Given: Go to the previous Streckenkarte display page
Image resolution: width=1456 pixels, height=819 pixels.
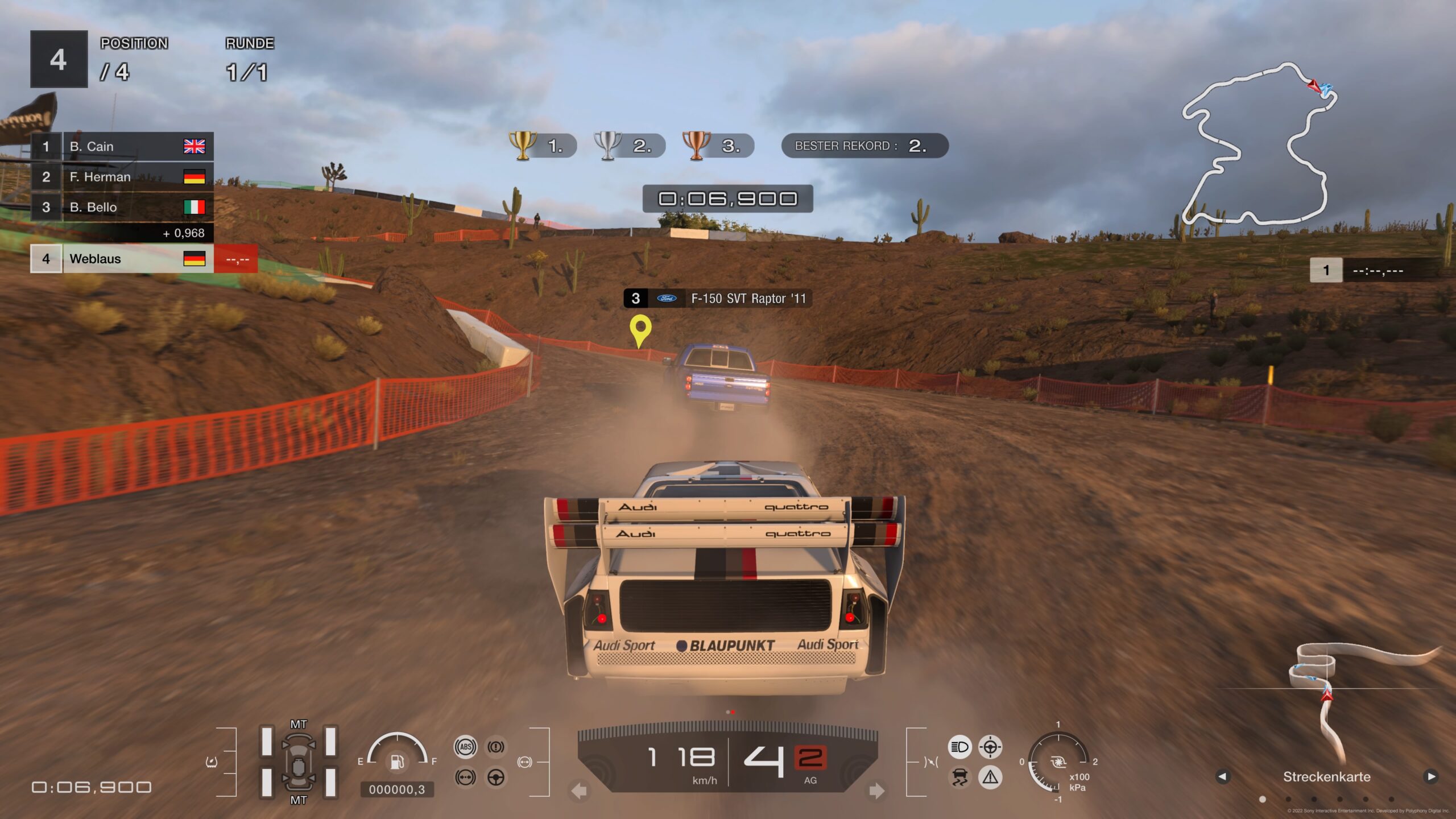Looking at the screenshot, I should (x=1222, y=776).
